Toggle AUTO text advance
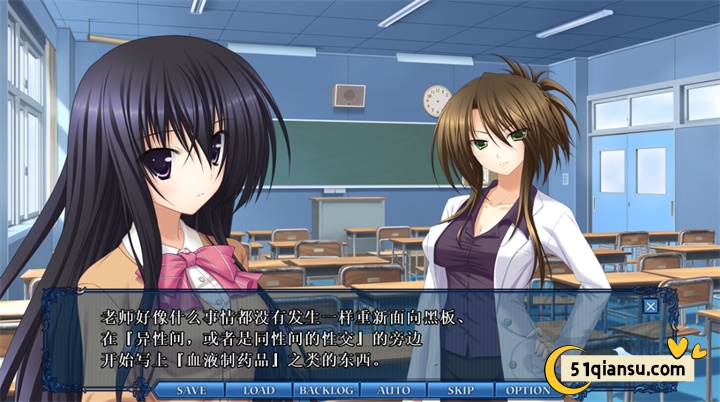 click(x=394, y=389)
